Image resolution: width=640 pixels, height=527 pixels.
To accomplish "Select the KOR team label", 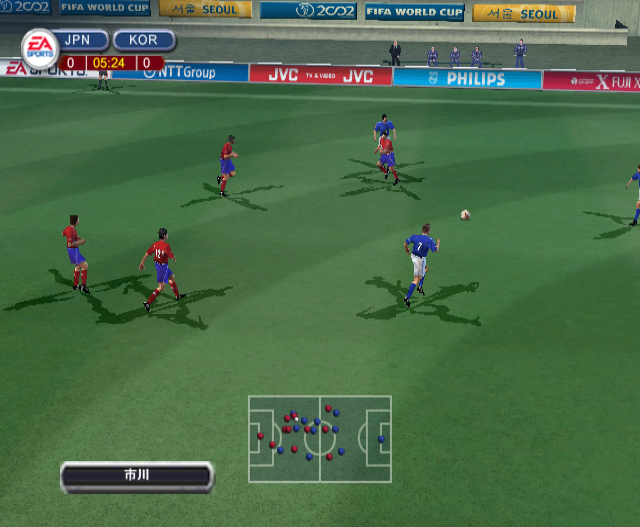I will [x=144, y=41].
